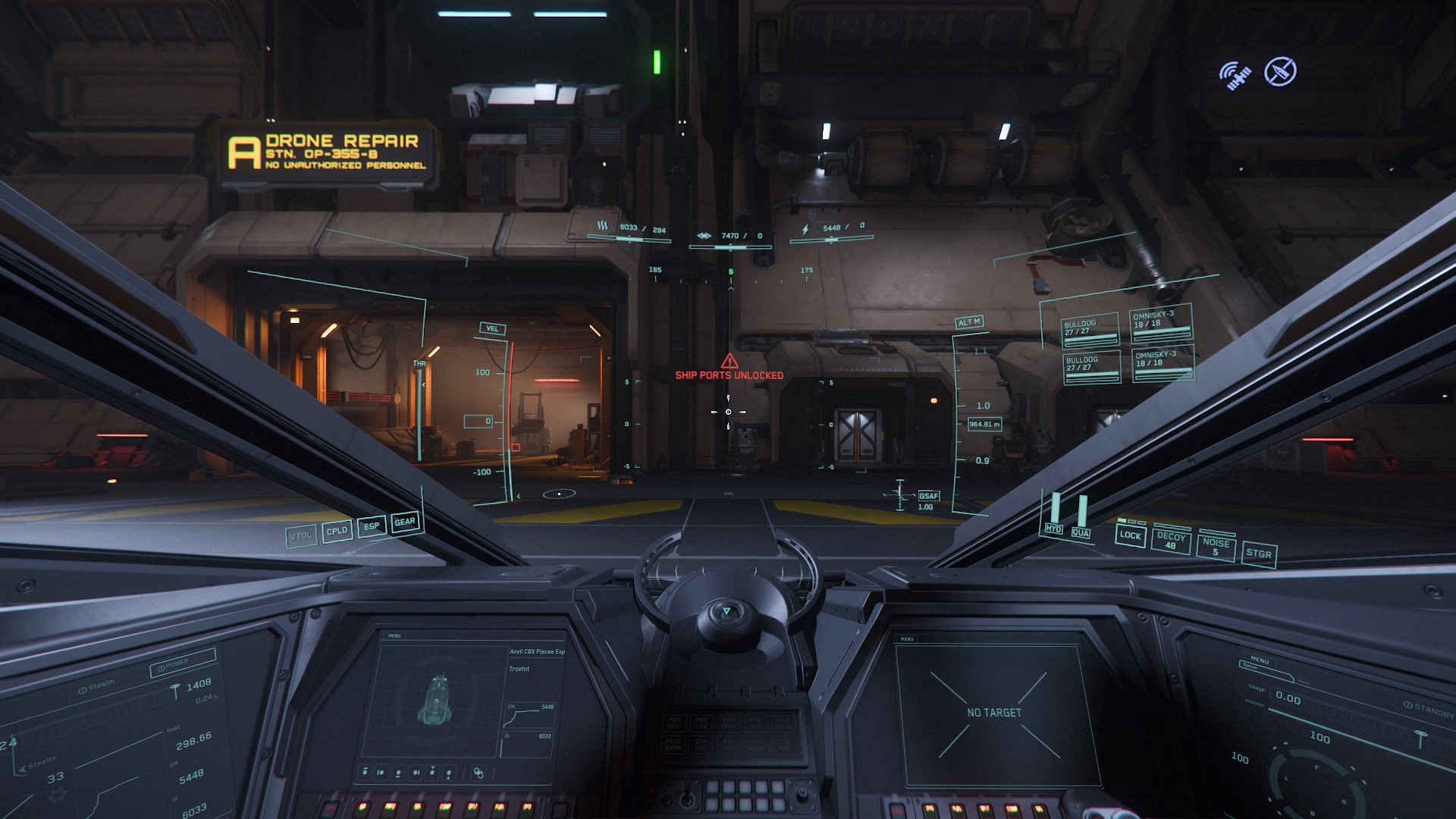Click the orbit view icon under ship hologram
This screenshot has width=1456, height=819.
479,773
